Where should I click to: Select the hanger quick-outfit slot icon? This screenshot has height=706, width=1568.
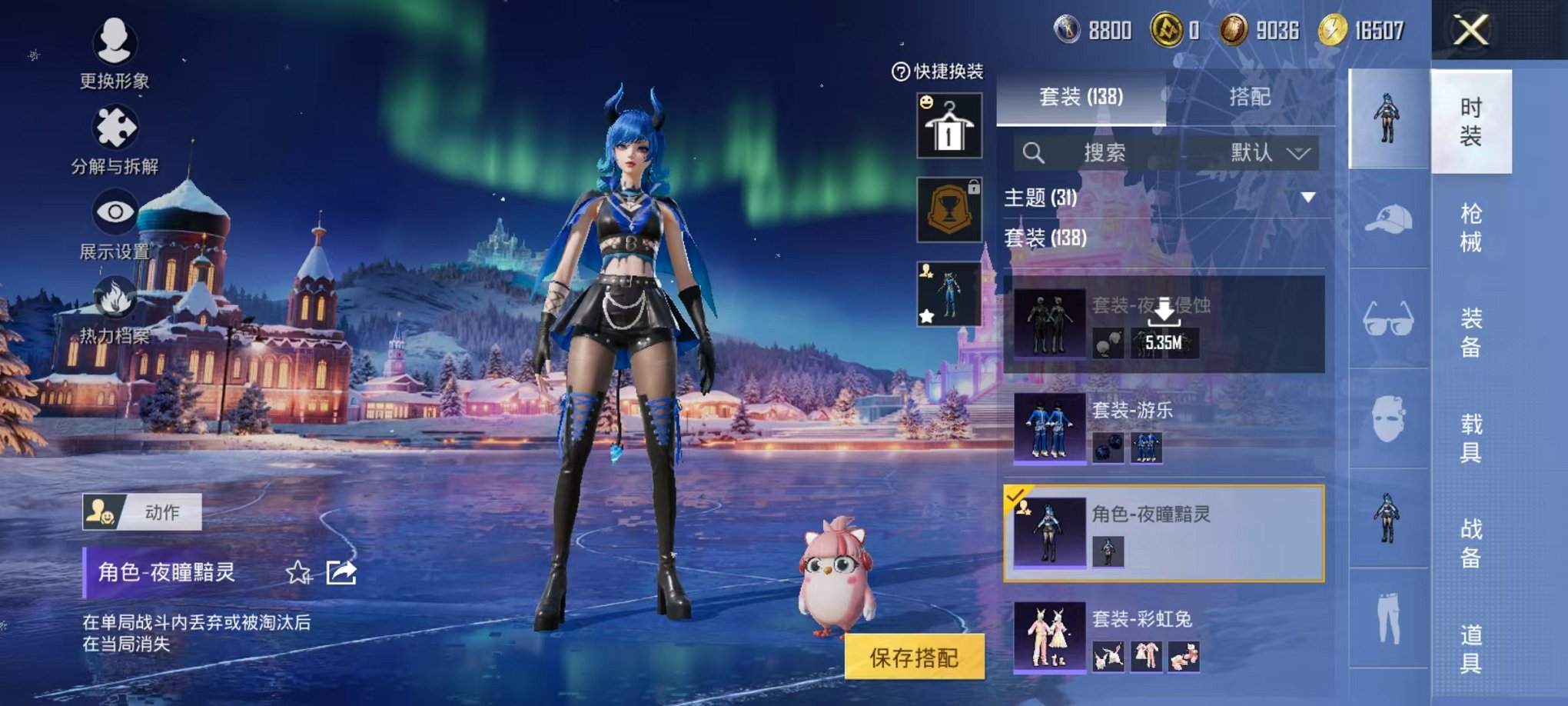coord(951,125)
